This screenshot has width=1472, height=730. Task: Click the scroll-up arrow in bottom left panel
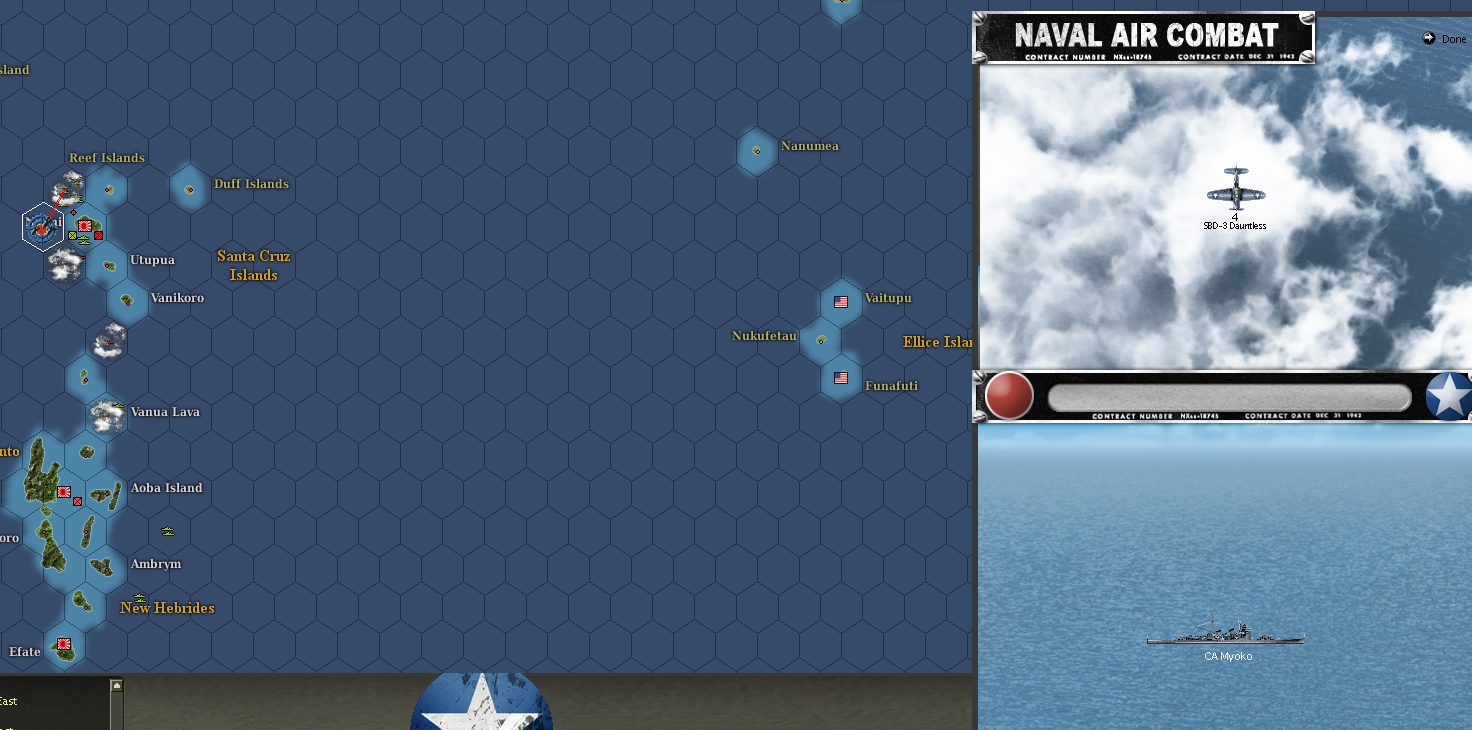[117, 686]
